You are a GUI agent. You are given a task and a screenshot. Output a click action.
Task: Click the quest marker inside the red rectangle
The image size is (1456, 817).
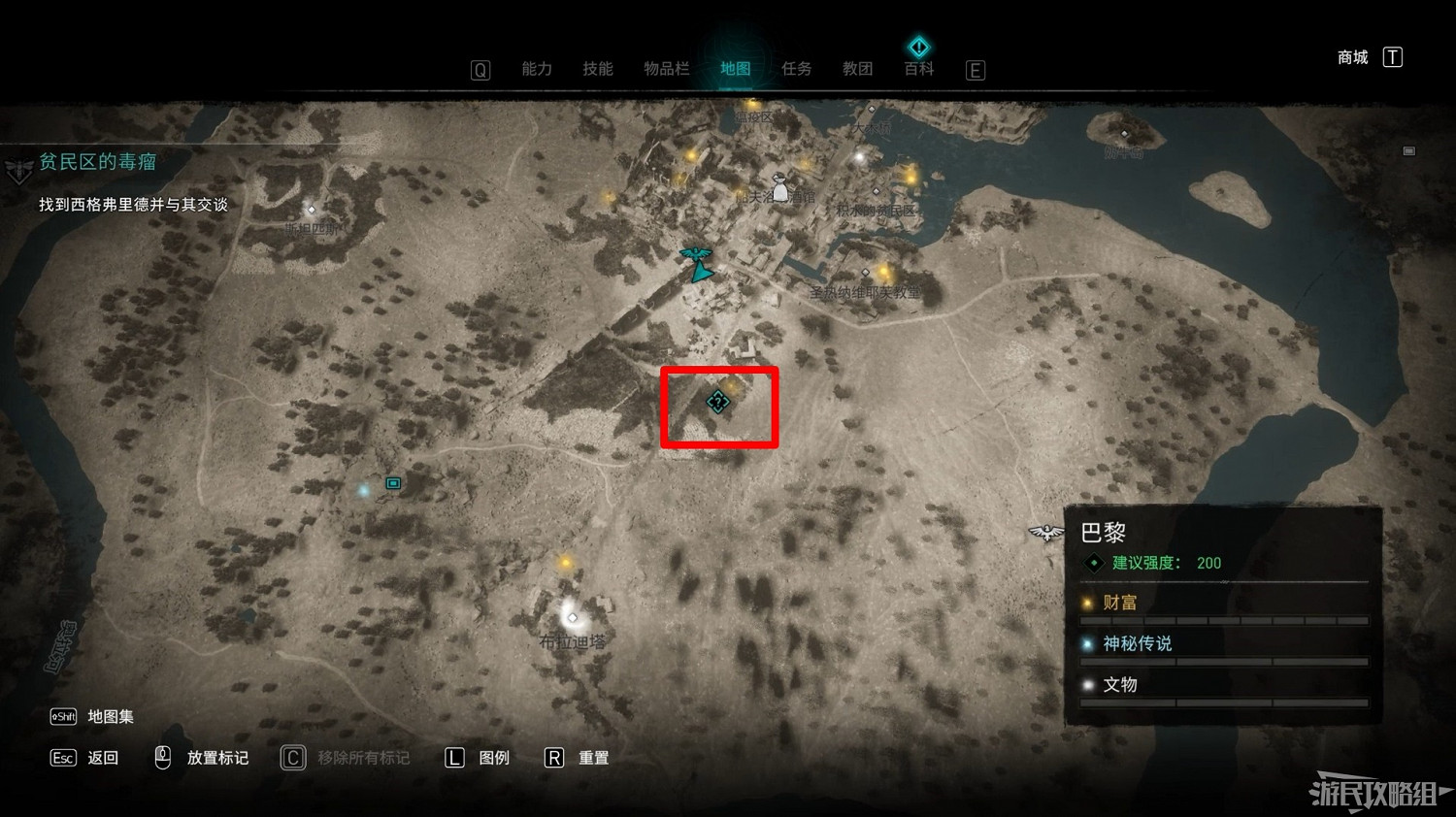(717, 403)
